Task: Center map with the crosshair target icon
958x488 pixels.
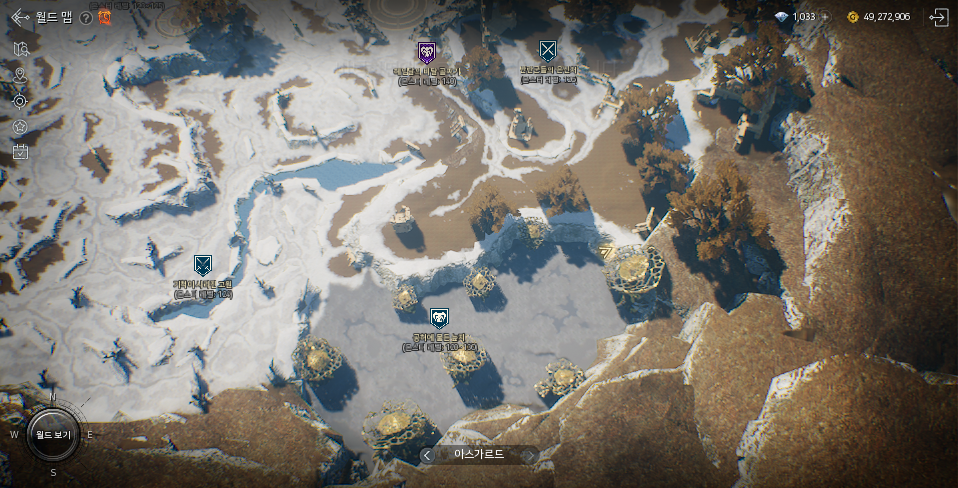Action: click(x=20, y=101)
